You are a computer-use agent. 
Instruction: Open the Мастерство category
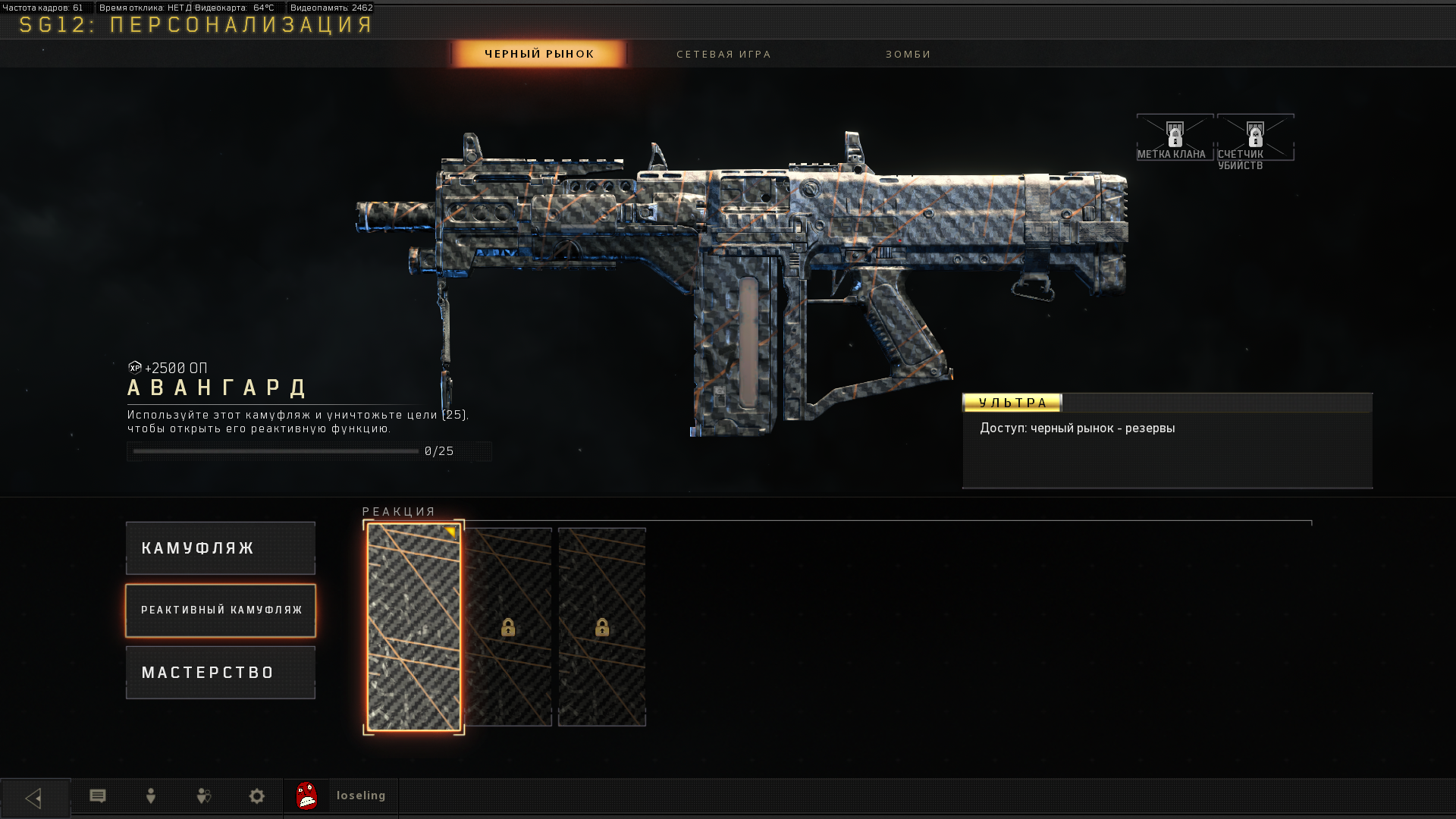click(x=221, y=673)
